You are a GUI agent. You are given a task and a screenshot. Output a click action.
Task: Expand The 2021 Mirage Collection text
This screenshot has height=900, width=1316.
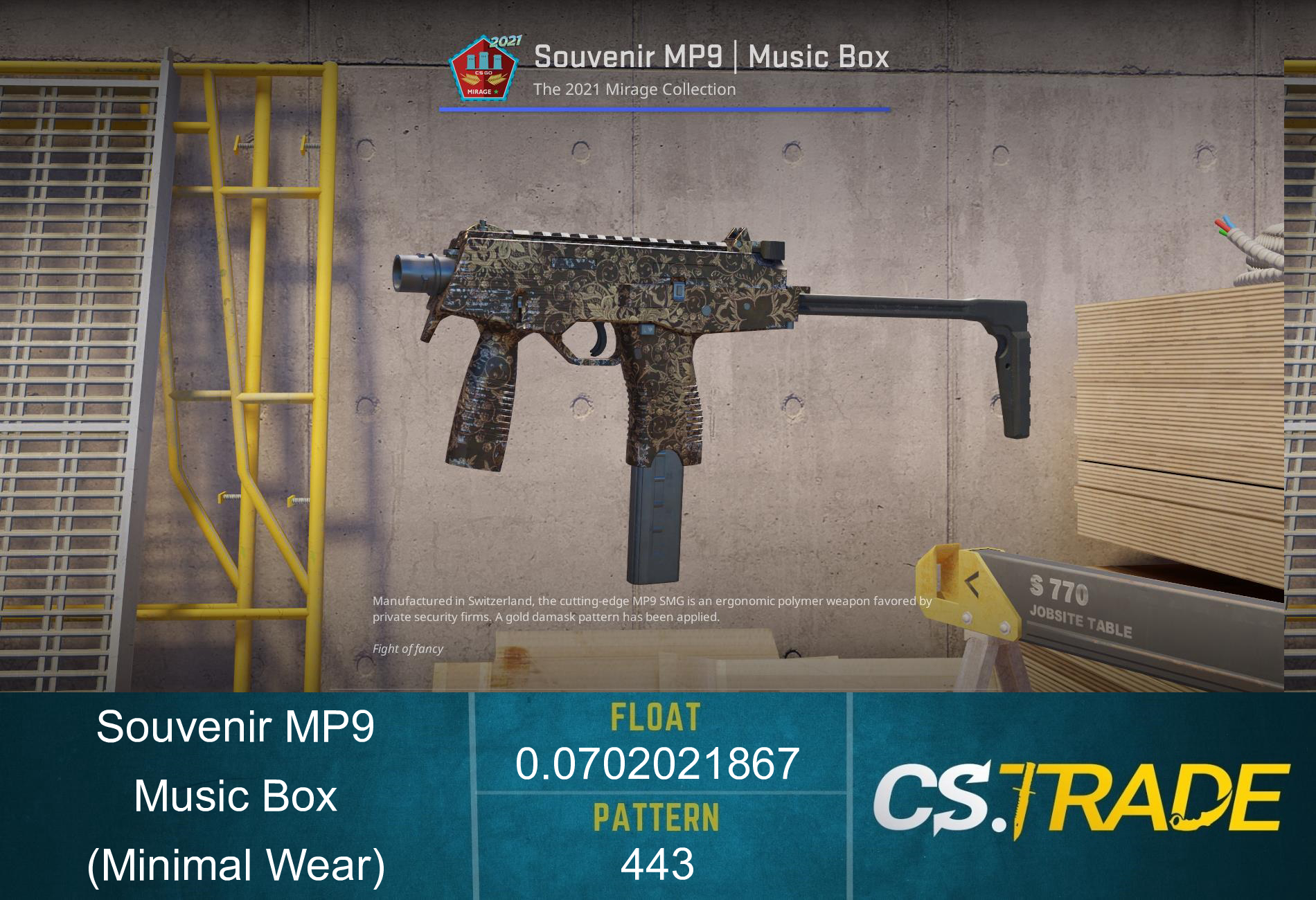(635, 89)
